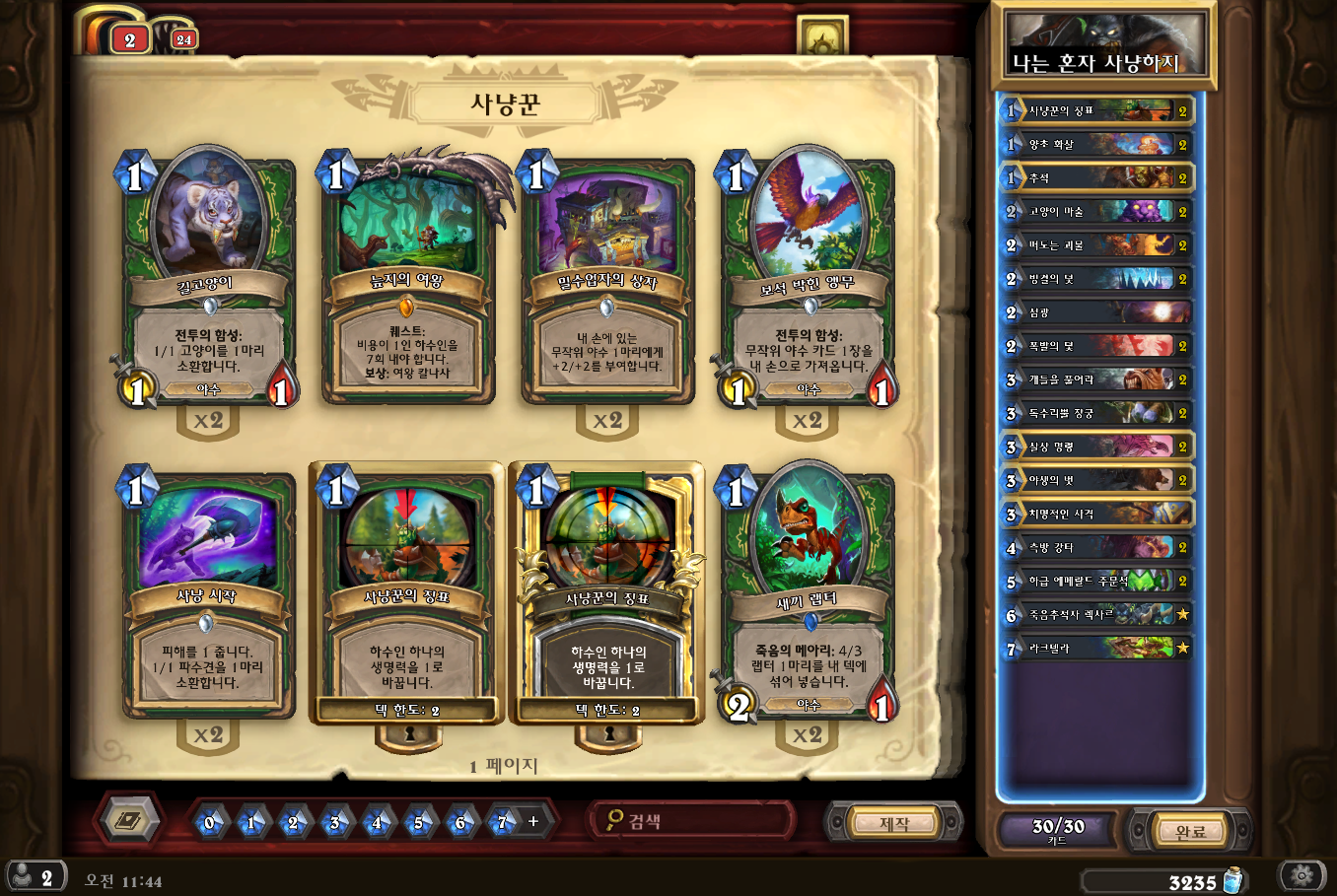
Task: Choose the 밀수업자의 상자 card
Action: click(x=607, y=281)
